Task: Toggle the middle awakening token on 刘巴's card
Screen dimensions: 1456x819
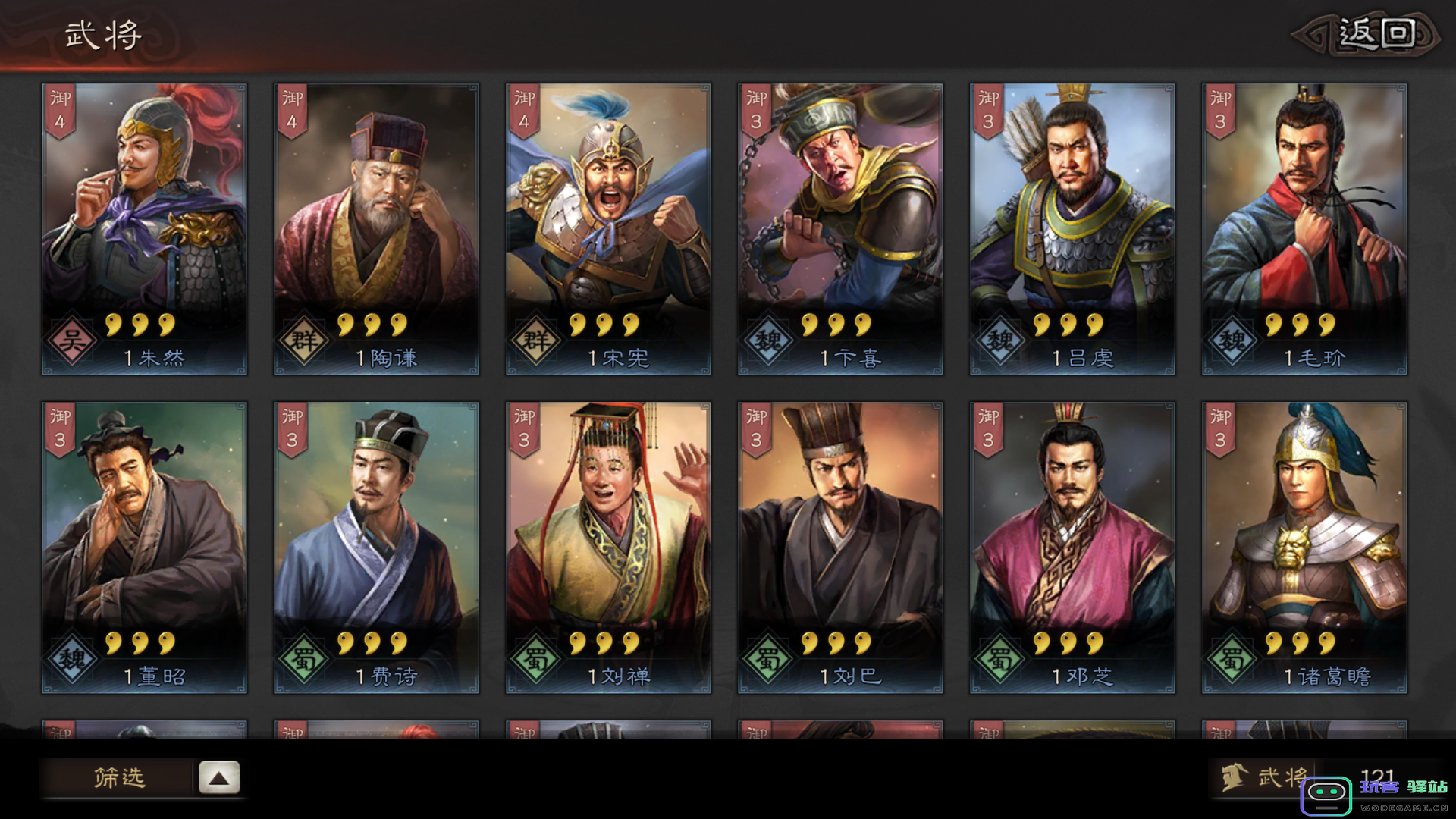Action: click(x=836, y=642)
